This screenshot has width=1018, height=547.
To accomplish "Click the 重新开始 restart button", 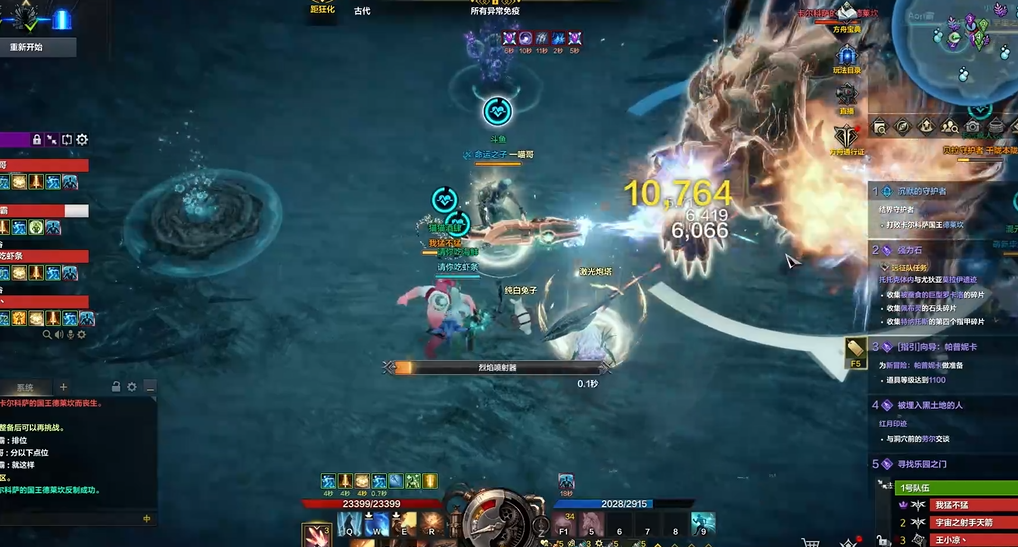I will coord(27,47).
